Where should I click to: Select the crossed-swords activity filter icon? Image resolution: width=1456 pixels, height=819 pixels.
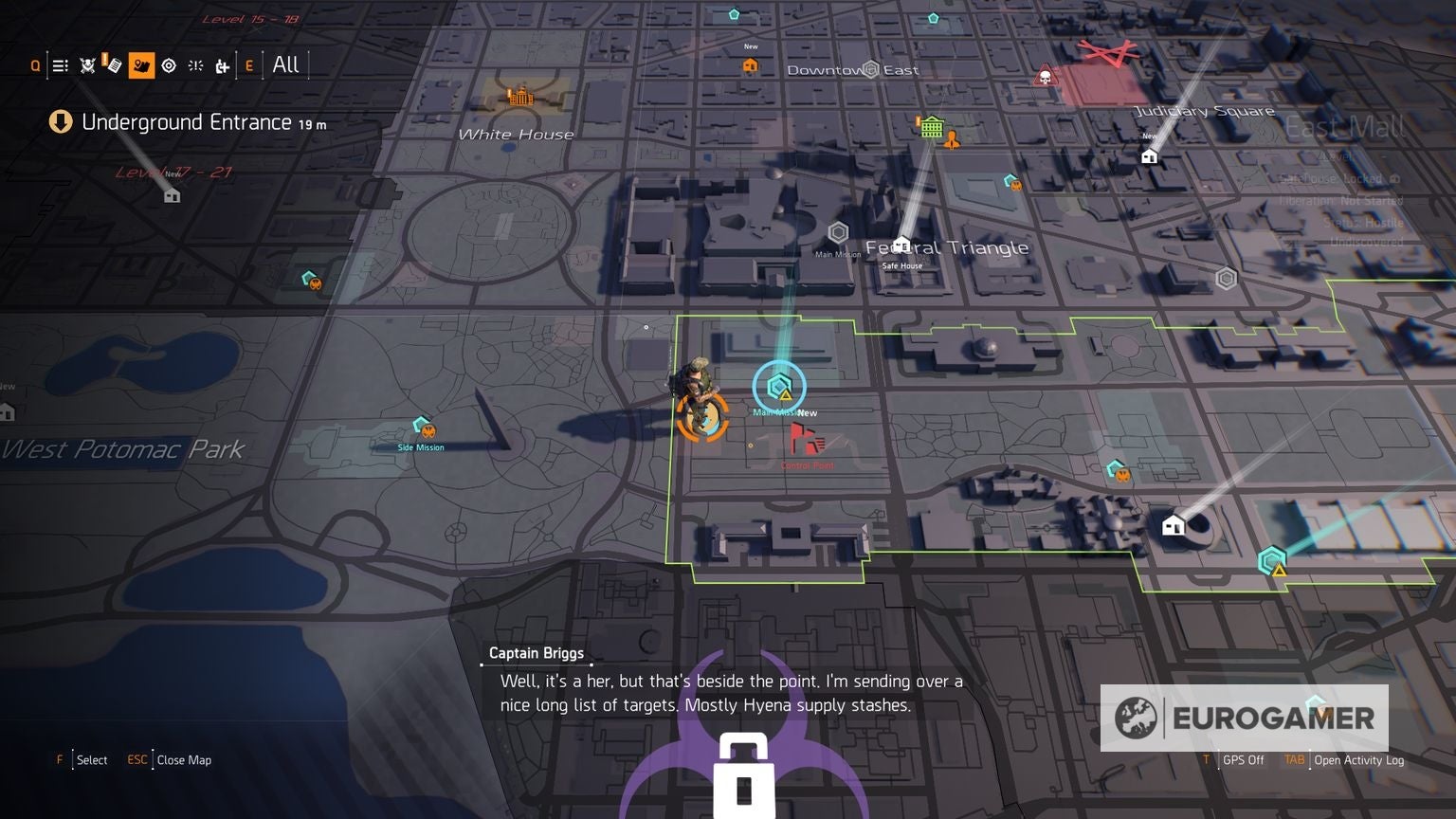tap(85, 64)
